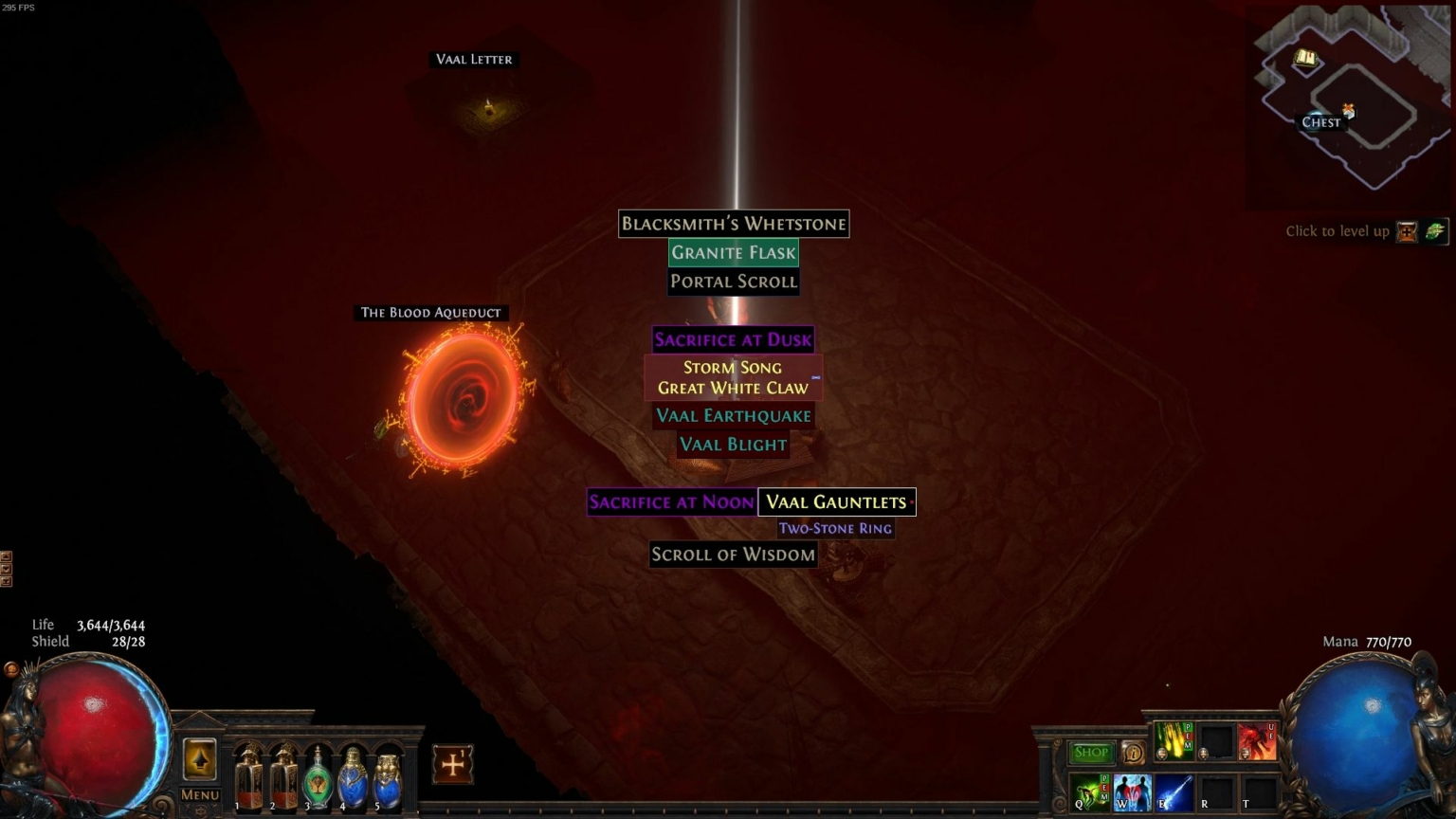Pick up the Sacrifice at Dusk label
The image size is (1456, 819).
click(x=733, y=339)
